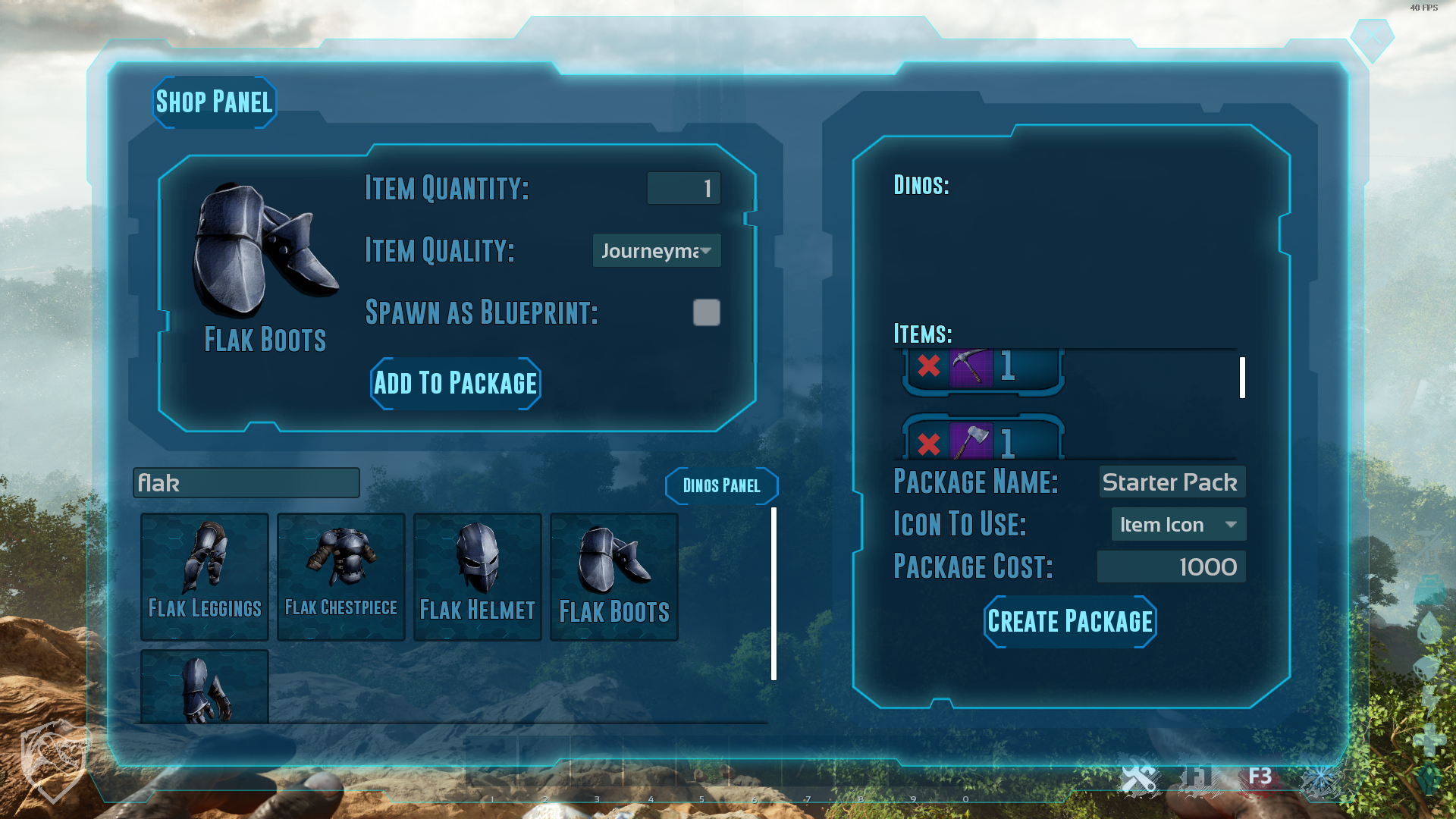Screen dimensions: 1456x819
Task: Create the package
Action: [x=1069, y=622]
